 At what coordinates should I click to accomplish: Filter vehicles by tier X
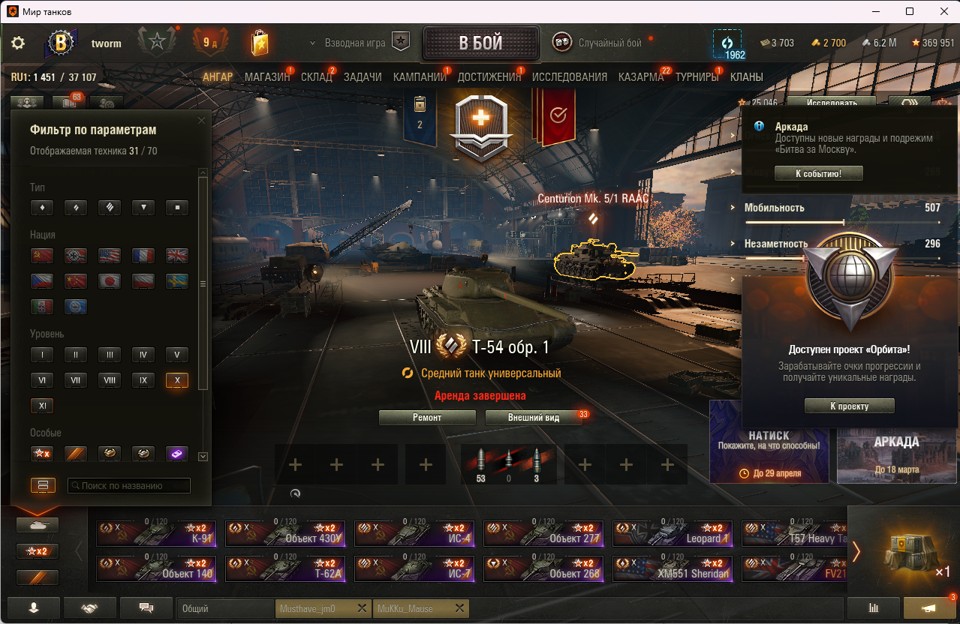177,380
